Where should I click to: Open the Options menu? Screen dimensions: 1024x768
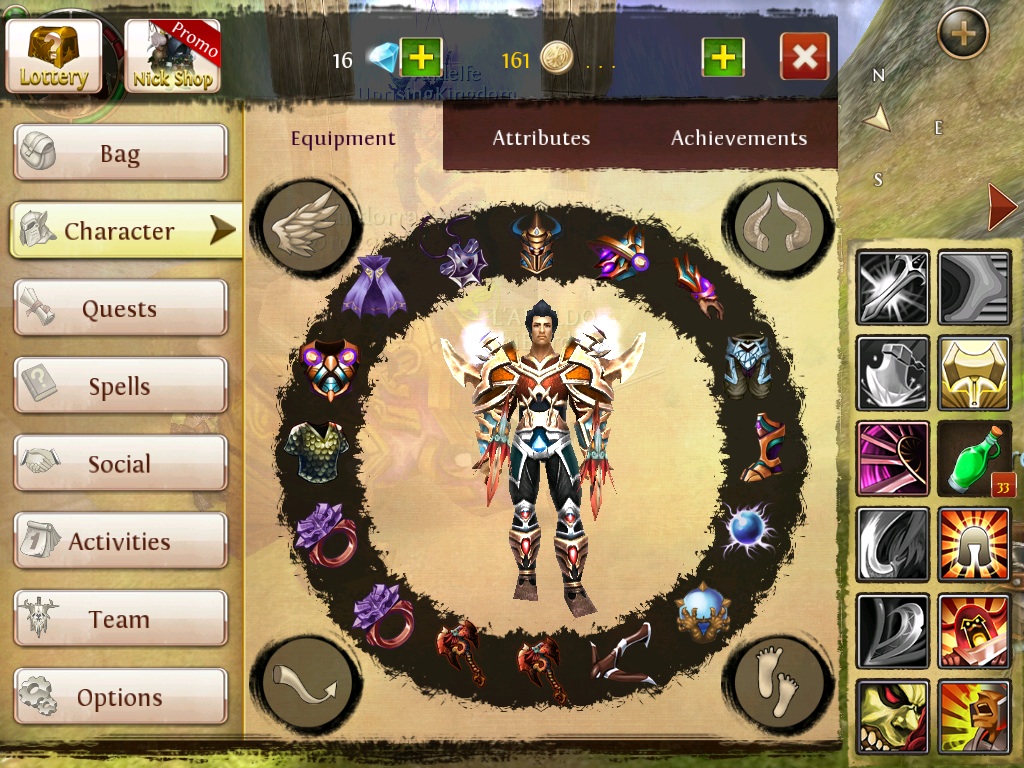[x=120, y=696]
